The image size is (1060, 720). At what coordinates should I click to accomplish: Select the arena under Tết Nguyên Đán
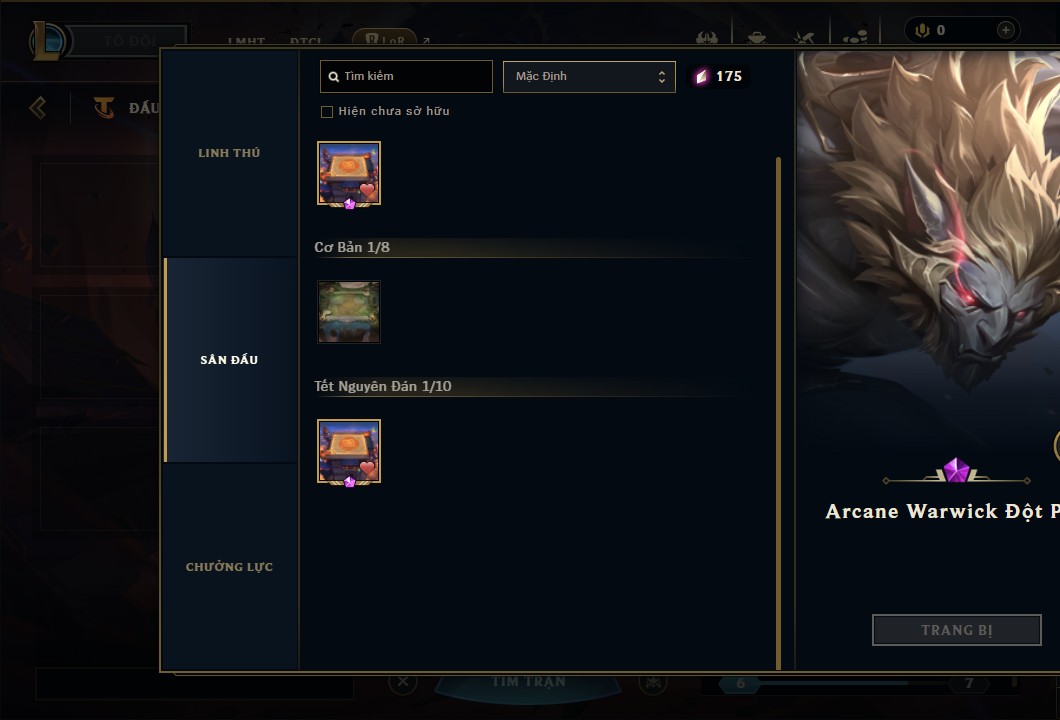349,452
